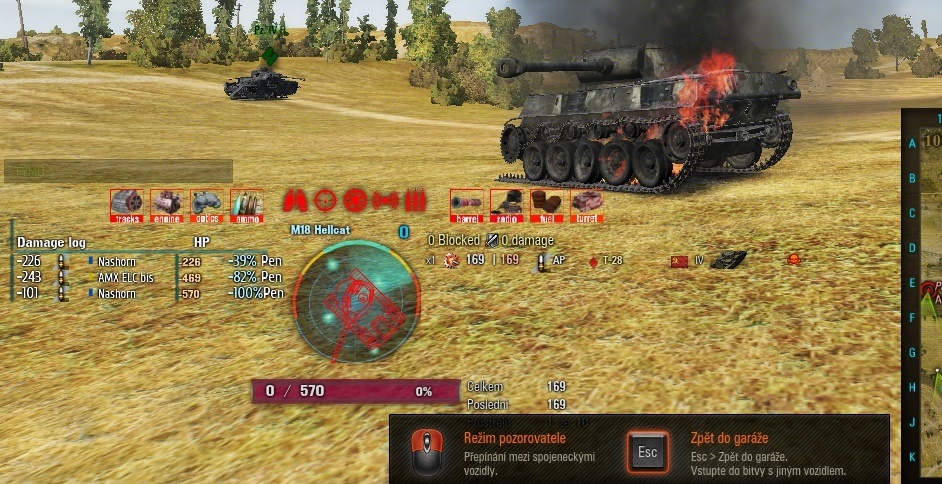The image size is (942, 484).
Task: Click the red crosshair crew icon
Action: [326, 200]
